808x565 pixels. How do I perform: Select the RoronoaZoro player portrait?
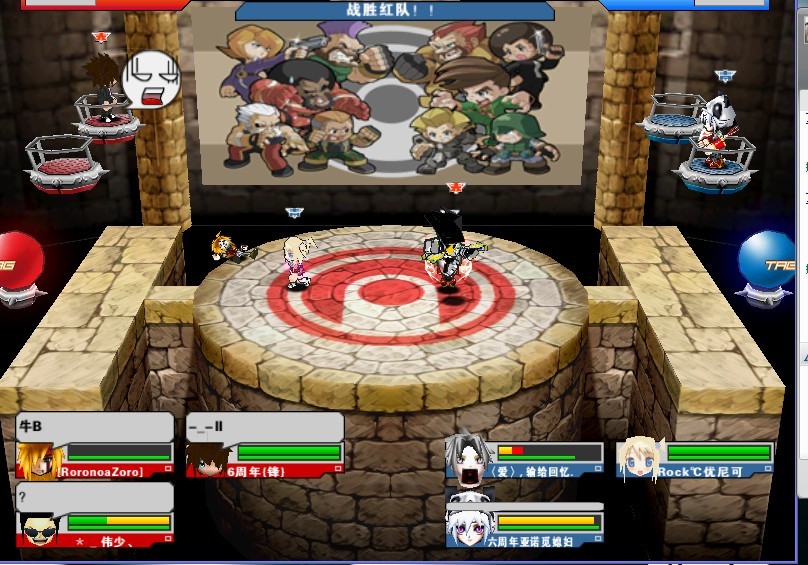37,459
